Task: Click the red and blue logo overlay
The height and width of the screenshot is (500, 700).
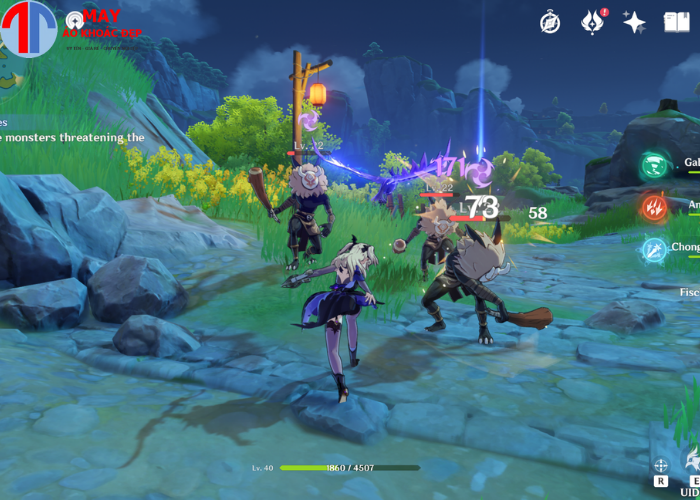Action: (x=28, y=30)
